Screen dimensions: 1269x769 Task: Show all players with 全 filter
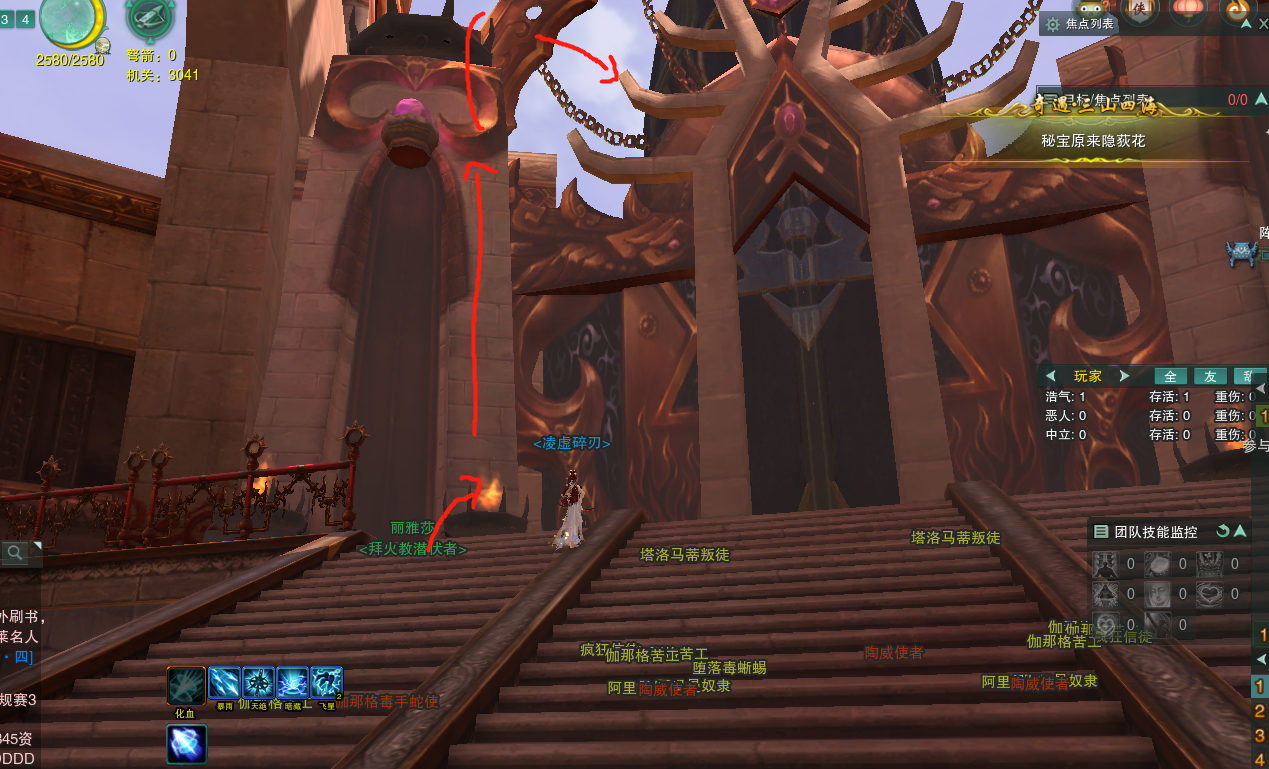point(1170,376)
